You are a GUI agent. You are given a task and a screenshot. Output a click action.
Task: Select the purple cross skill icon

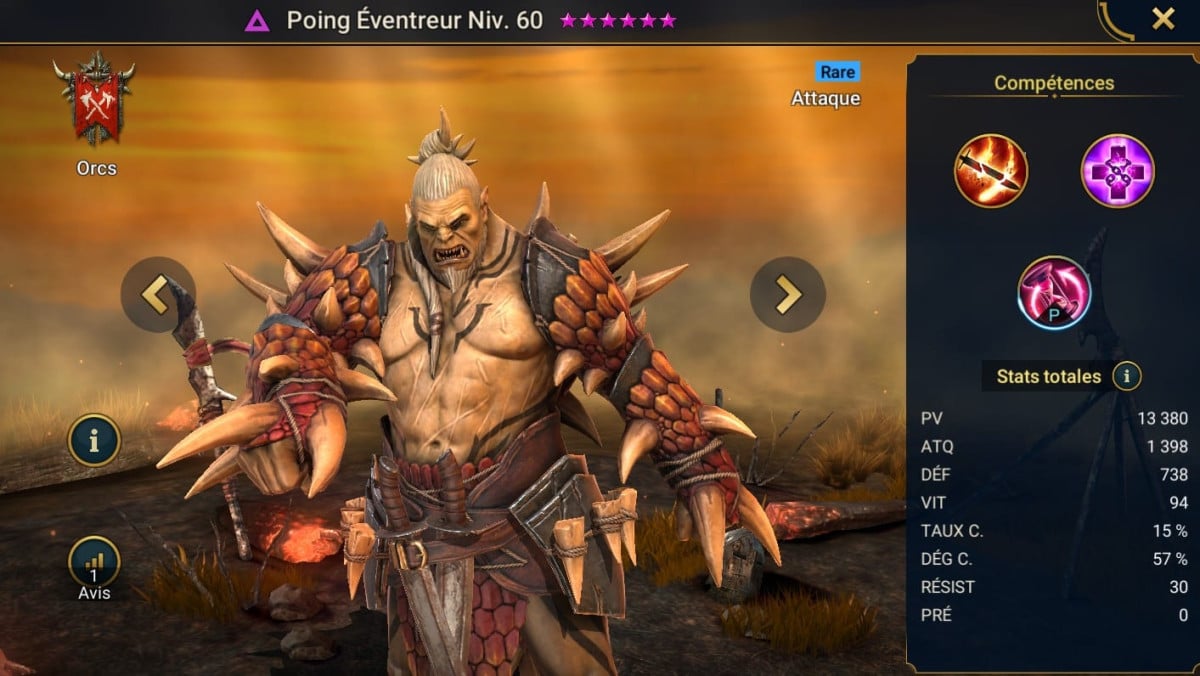tap(1117, 171)
